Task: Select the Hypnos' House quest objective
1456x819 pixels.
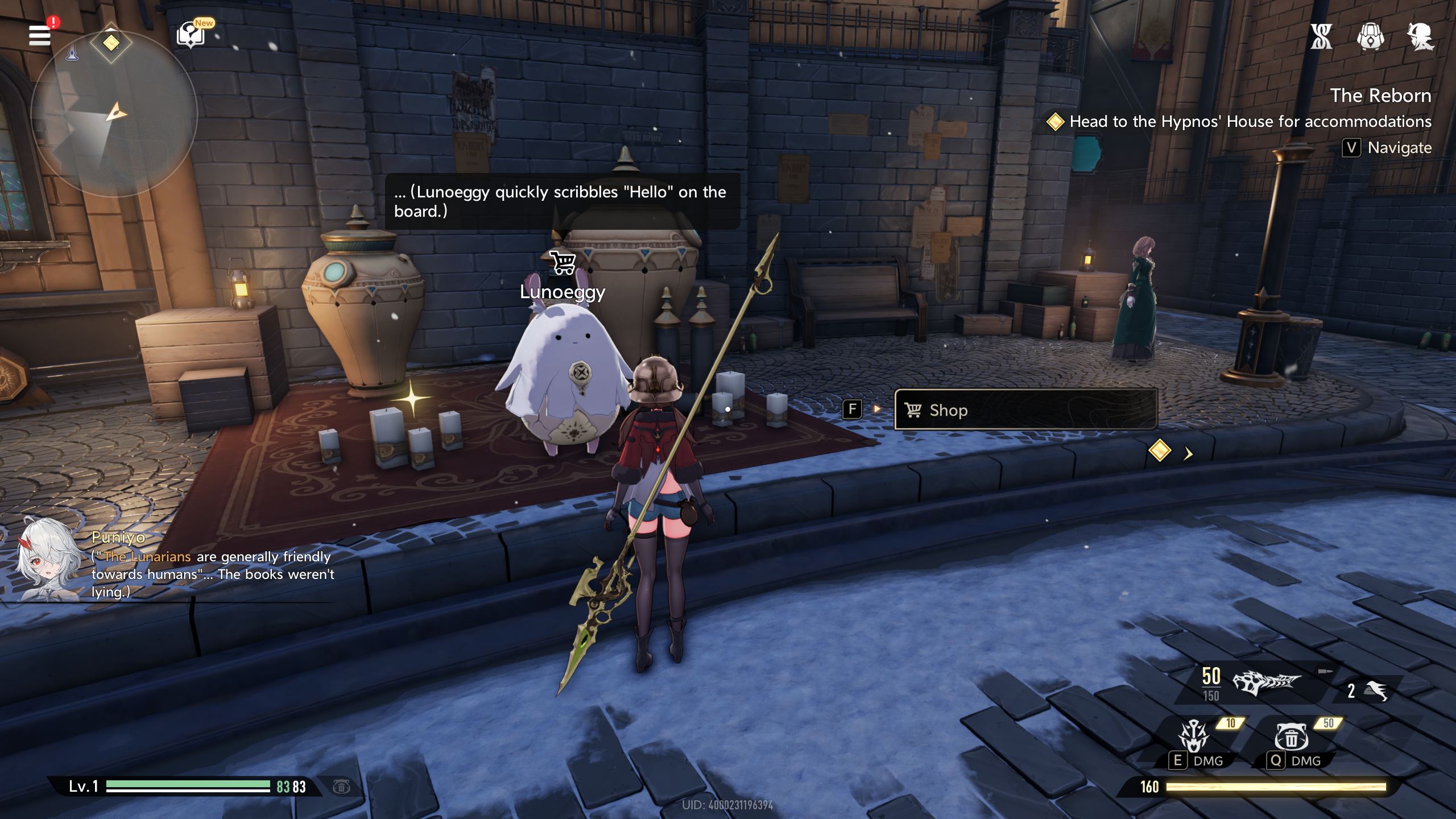Action: tap(1249, 122)
